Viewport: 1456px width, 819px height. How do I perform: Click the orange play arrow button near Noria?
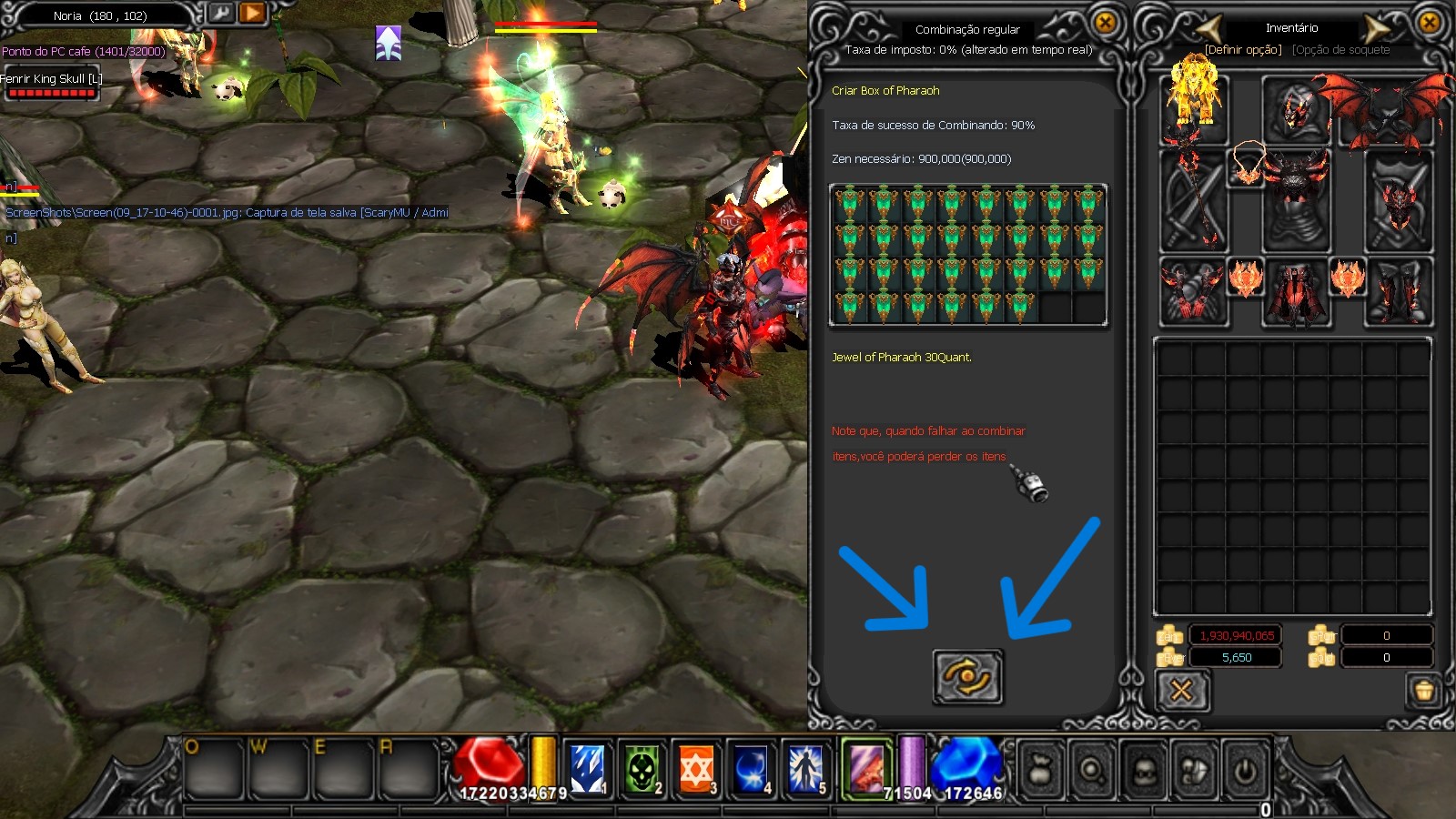coord(252,14)
